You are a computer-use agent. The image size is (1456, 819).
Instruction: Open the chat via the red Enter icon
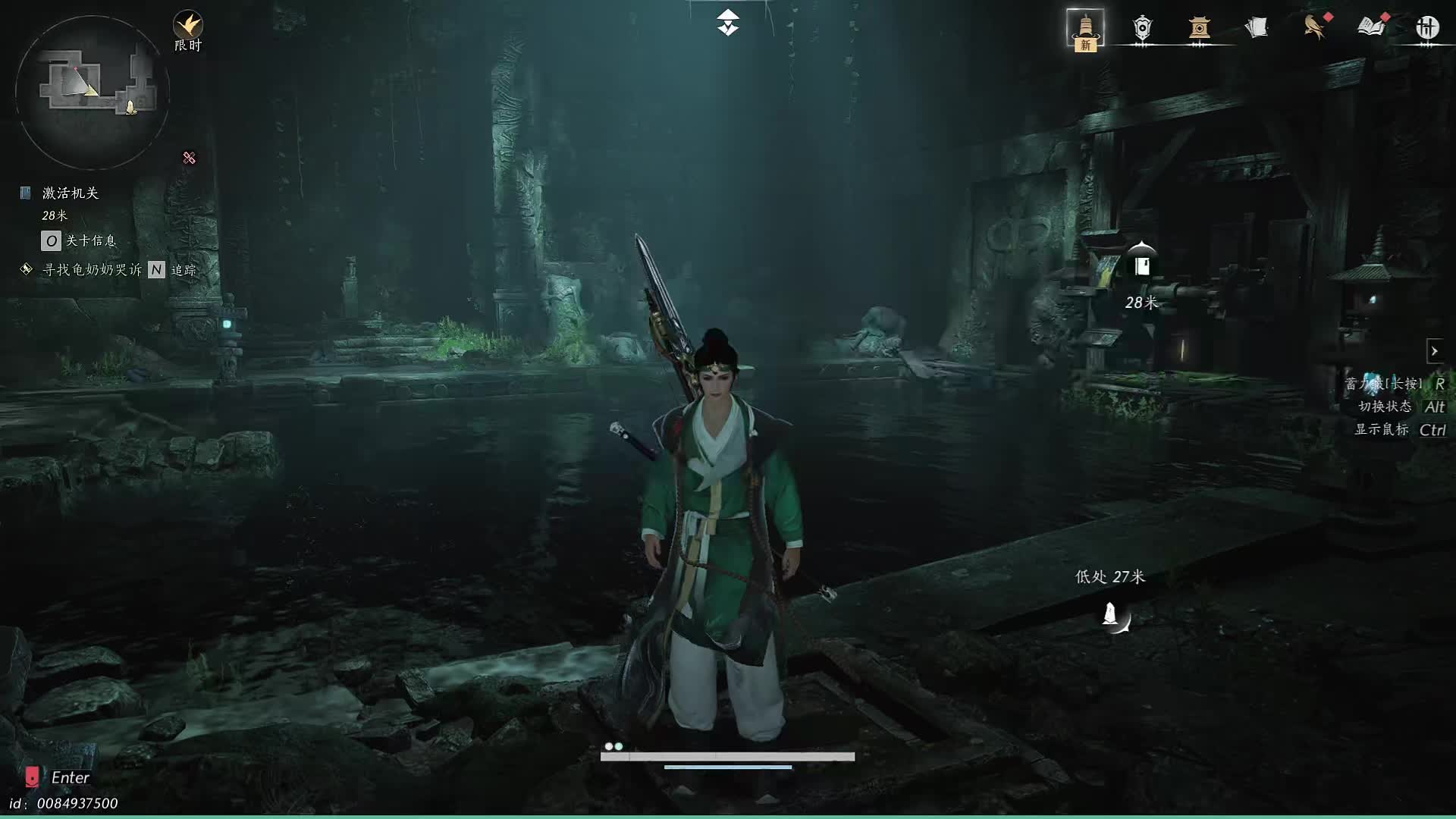(32, 777)
